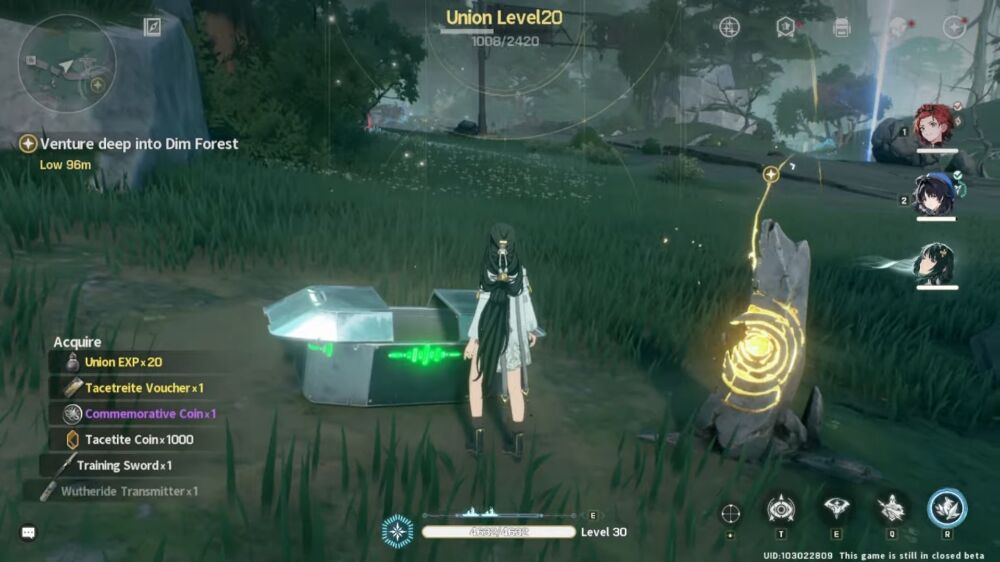Select the third party character portrait

click(x=936, y=263)
